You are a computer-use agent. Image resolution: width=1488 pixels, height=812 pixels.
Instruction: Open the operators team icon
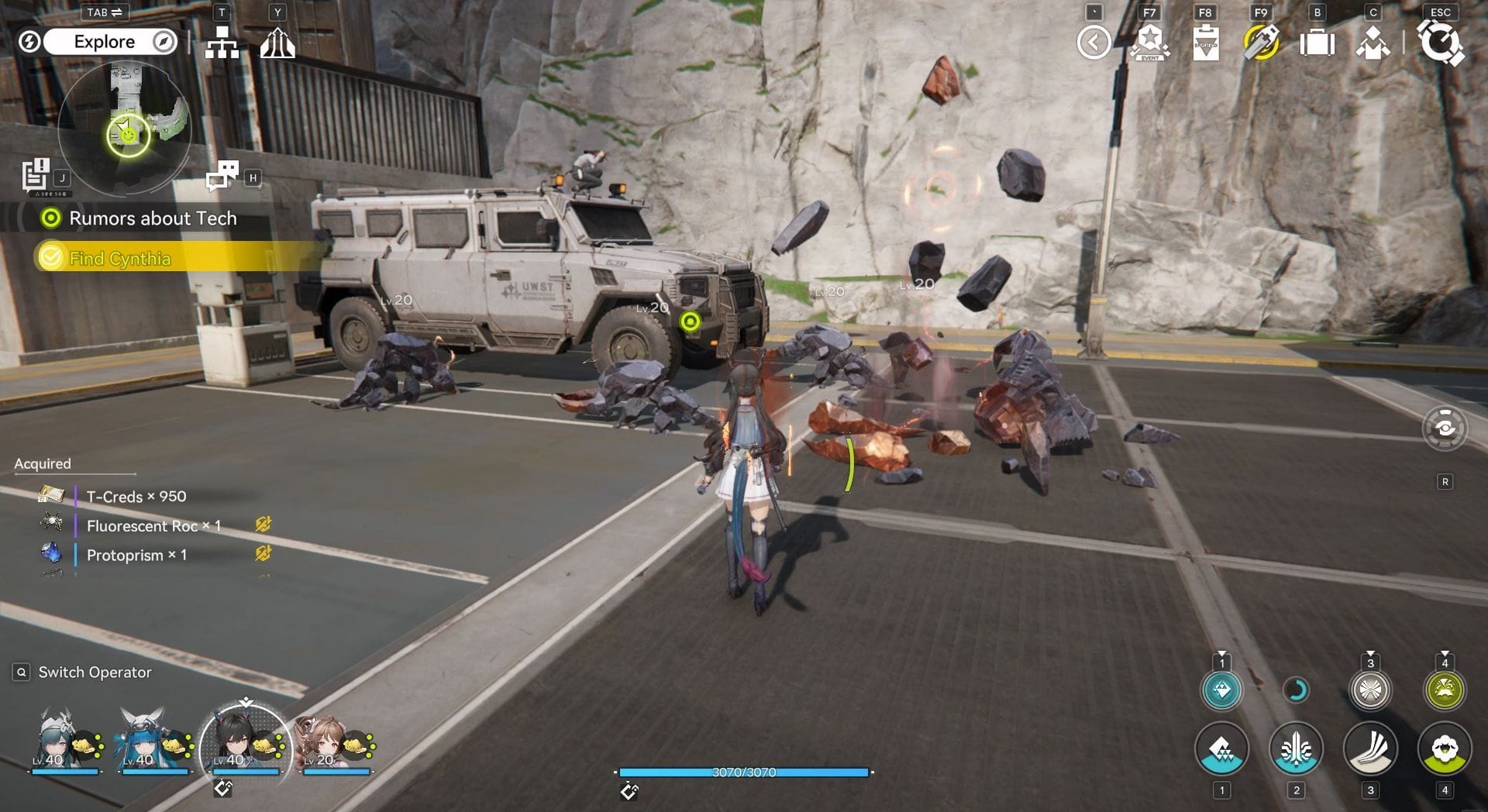tap(1373, 43)
